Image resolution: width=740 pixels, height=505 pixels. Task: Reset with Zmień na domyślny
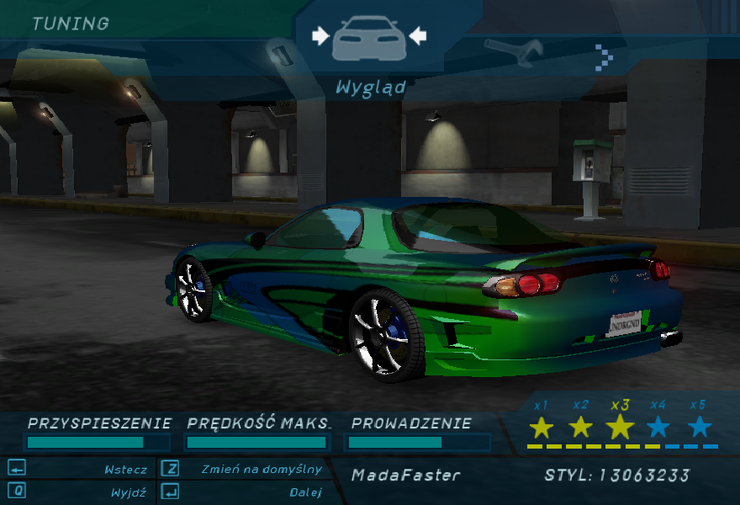click(x=260, y=469)
